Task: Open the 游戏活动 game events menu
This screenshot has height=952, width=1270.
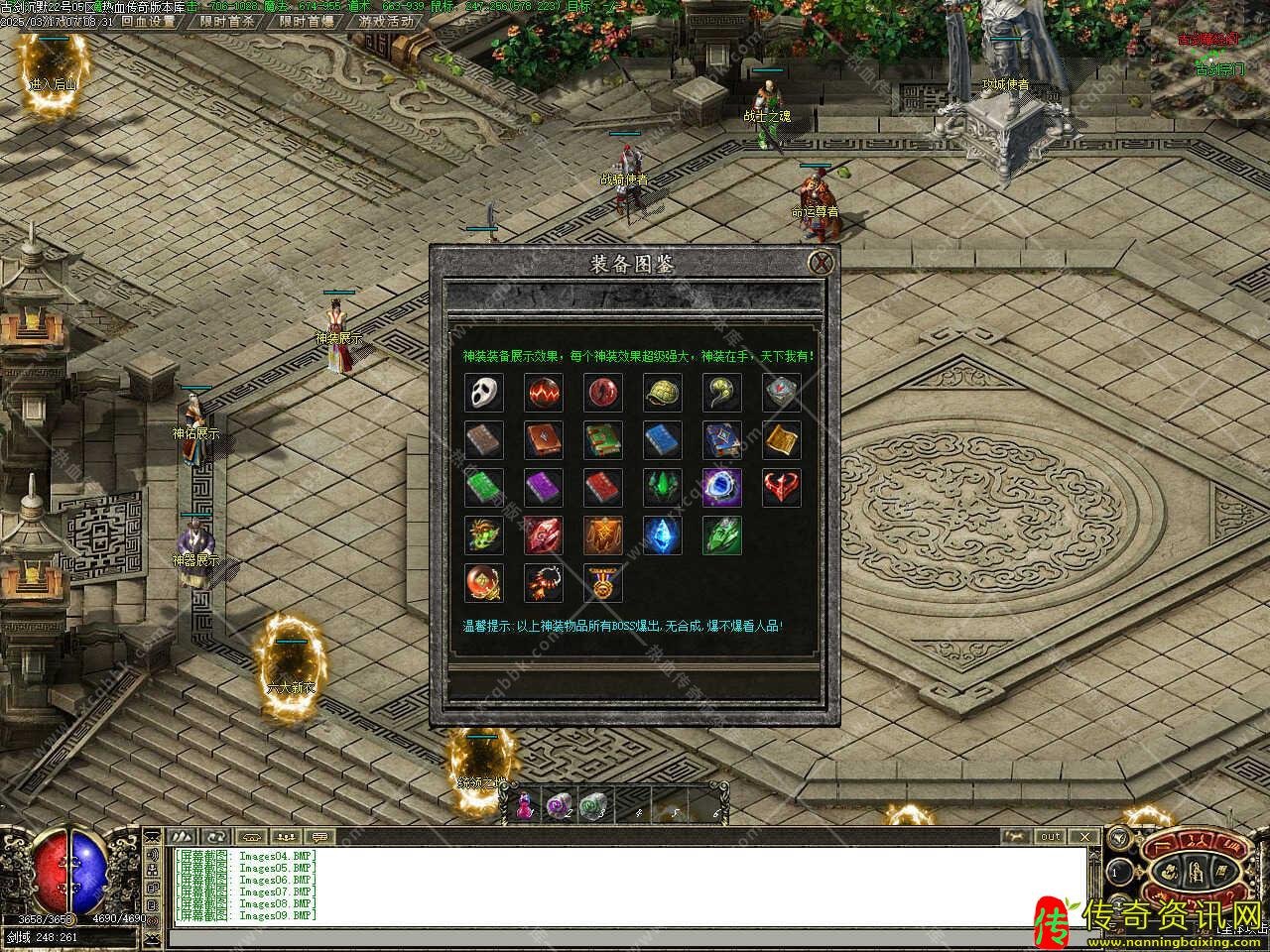Action: tap(386, 21)
